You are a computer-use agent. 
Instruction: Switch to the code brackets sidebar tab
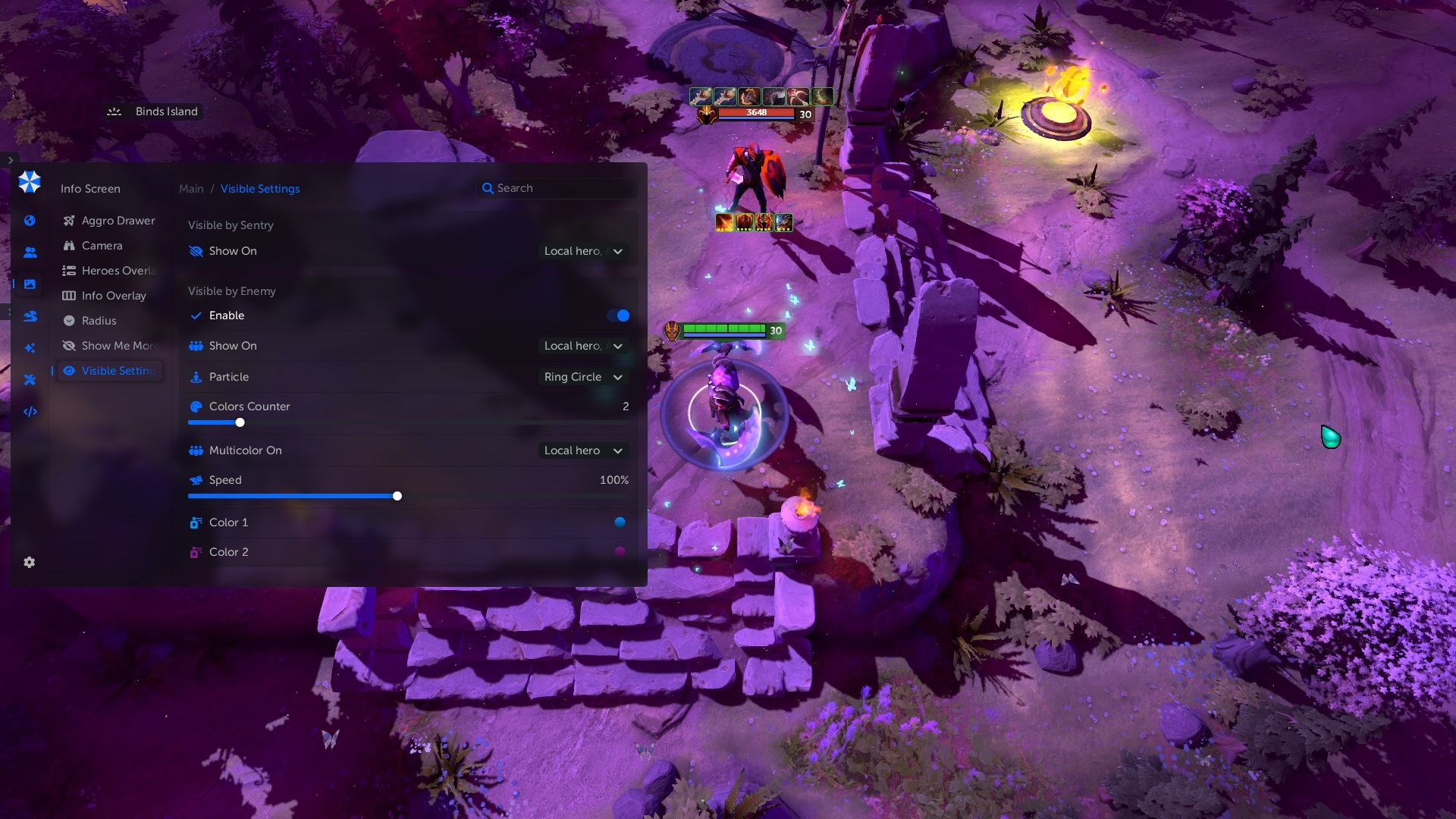tap(30, 412)
